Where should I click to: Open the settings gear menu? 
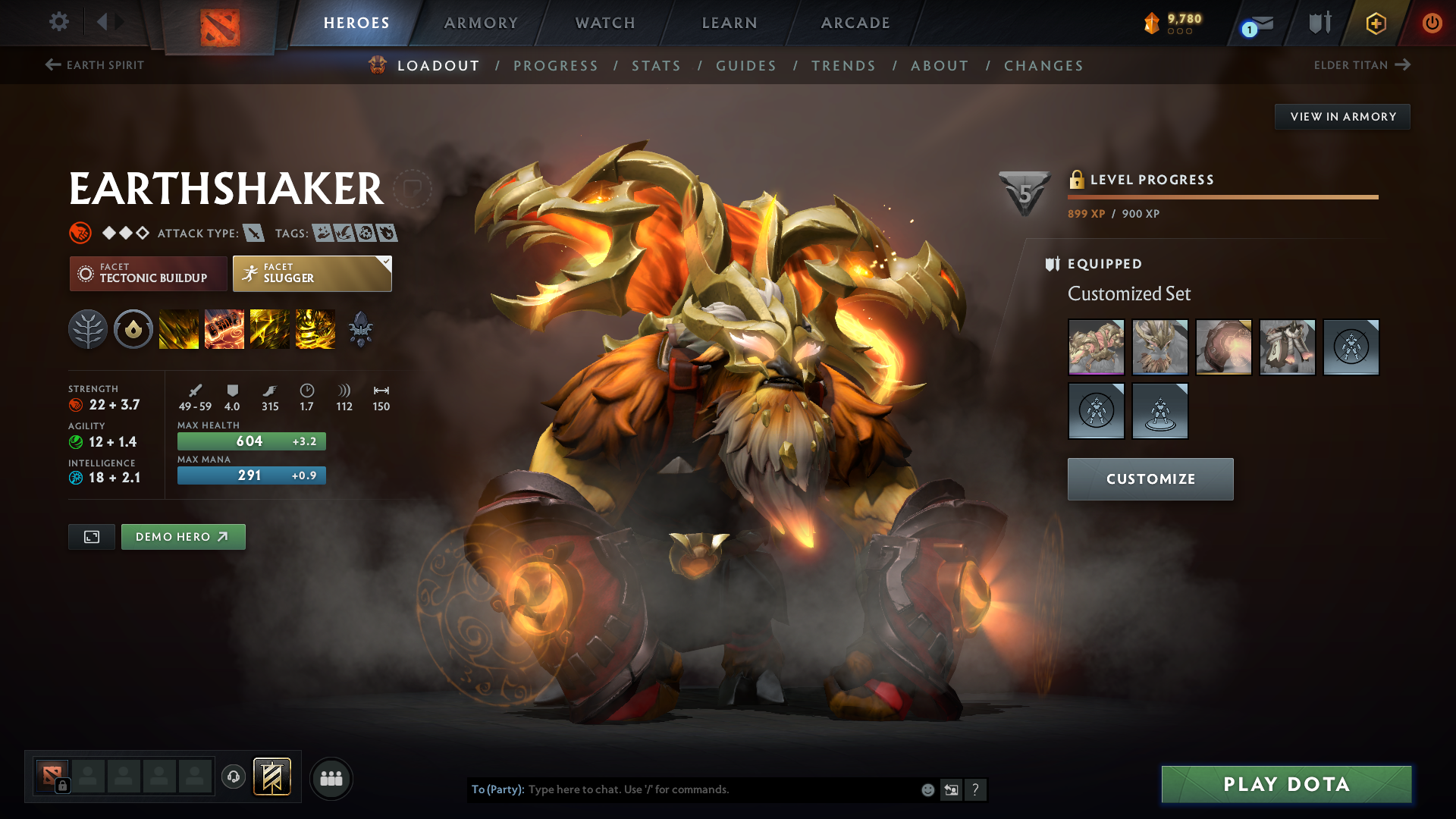coord(59,22)
